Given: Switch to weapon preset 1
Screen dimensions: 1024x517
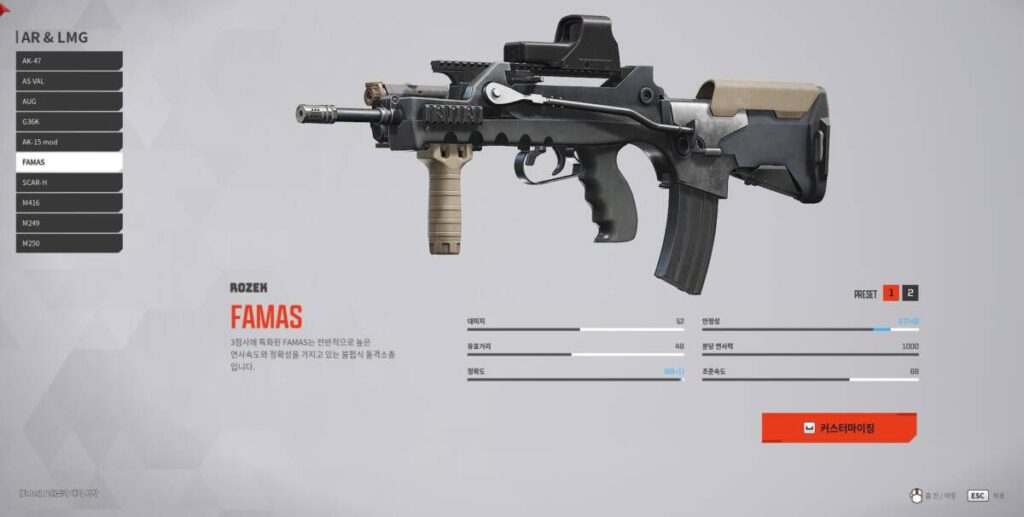Looking at the screenshot, I should (x=890, y=293).
